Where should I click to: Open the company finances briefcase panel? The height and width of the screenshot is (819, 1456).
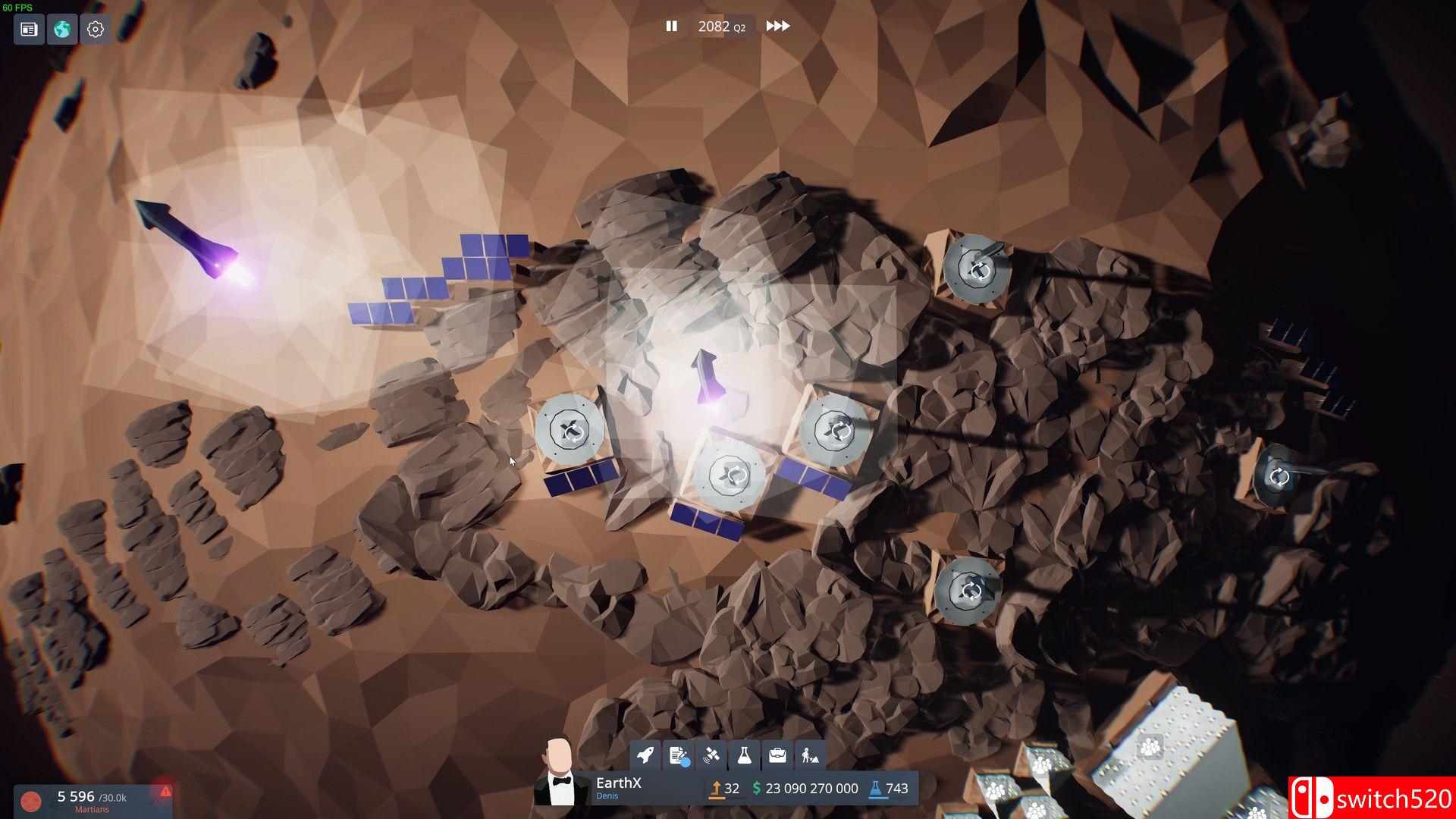click(777, 755)
